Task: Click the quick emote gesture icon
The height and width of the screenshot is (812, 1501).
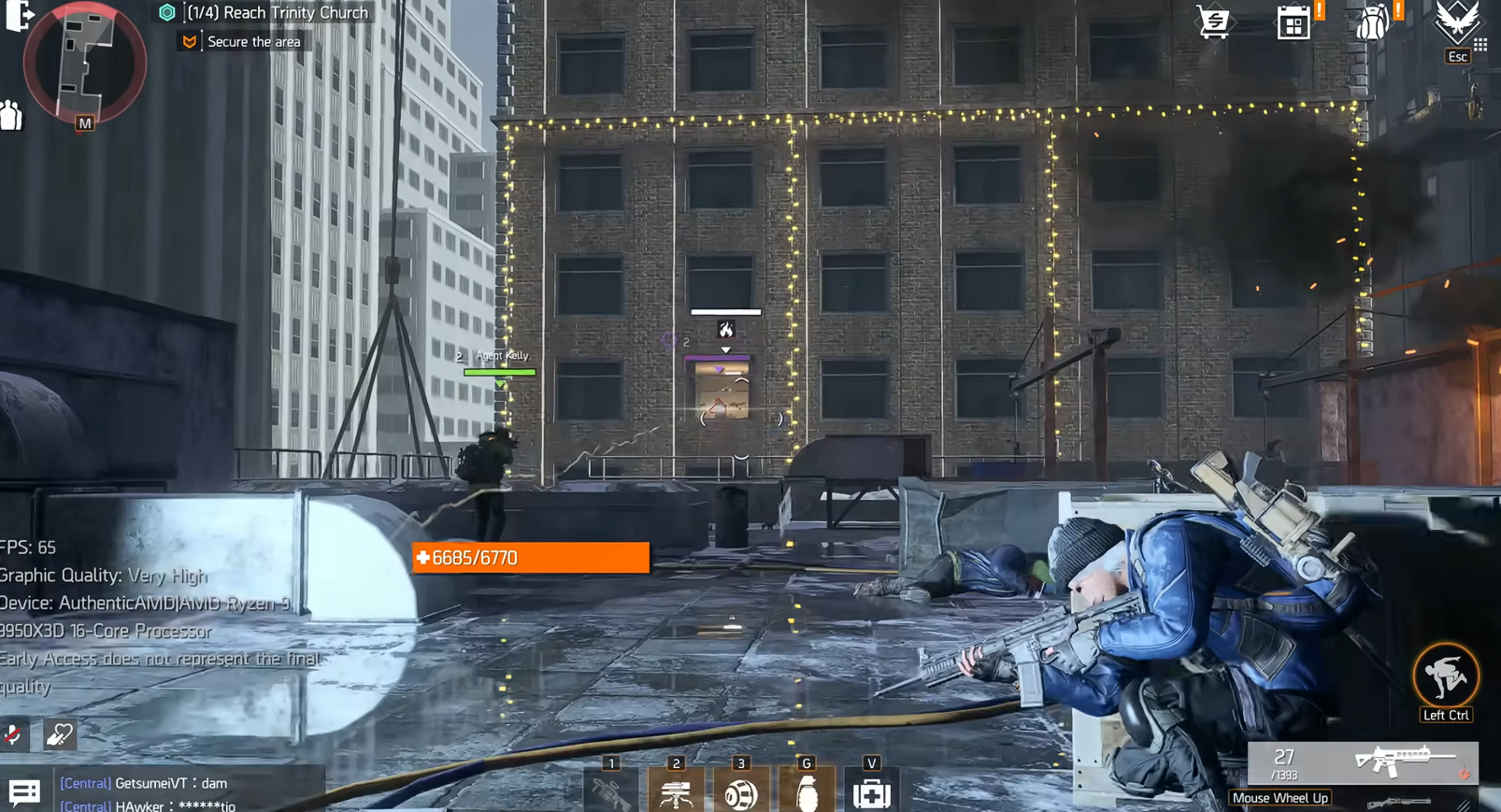Action: pyautogui.click(x=60, y=735)
